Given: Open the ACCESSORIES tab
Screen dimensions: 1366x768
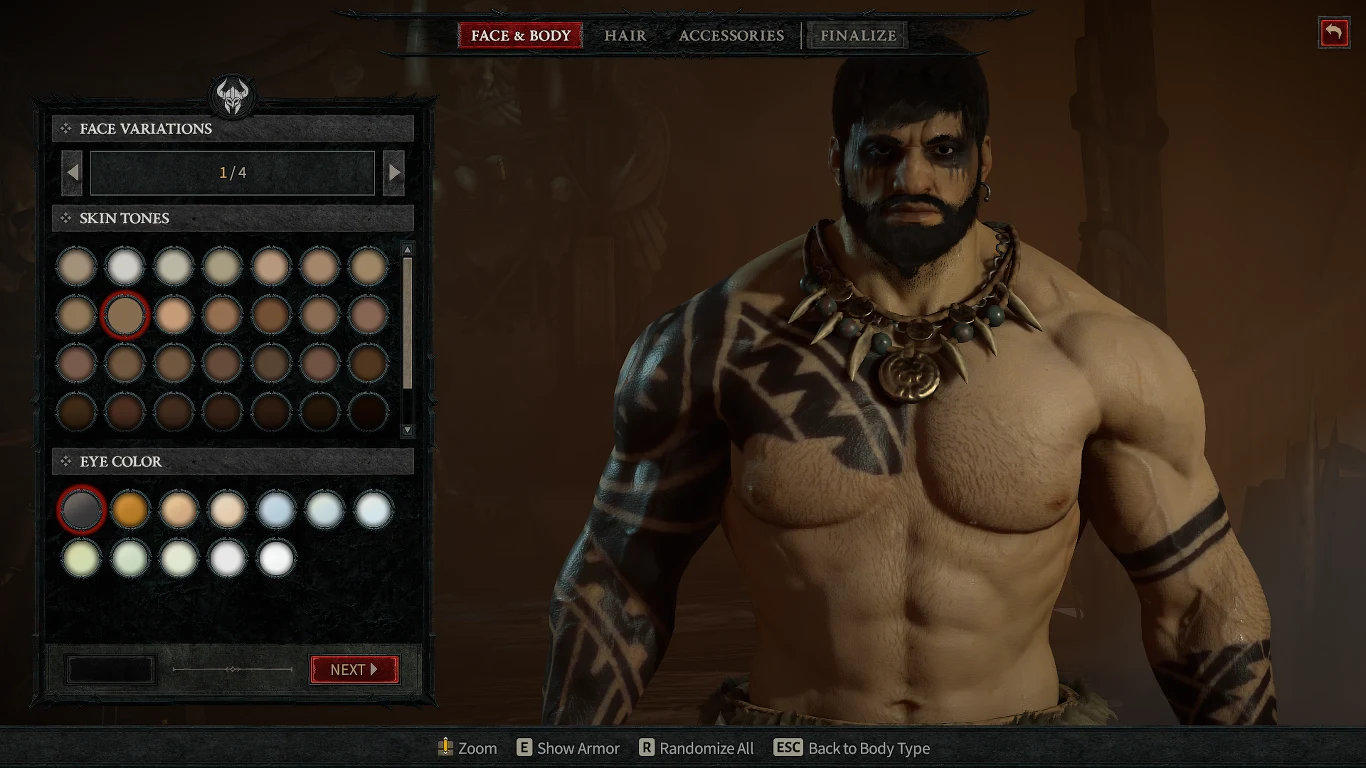Looking at the screenshot, I should [731, 35].
